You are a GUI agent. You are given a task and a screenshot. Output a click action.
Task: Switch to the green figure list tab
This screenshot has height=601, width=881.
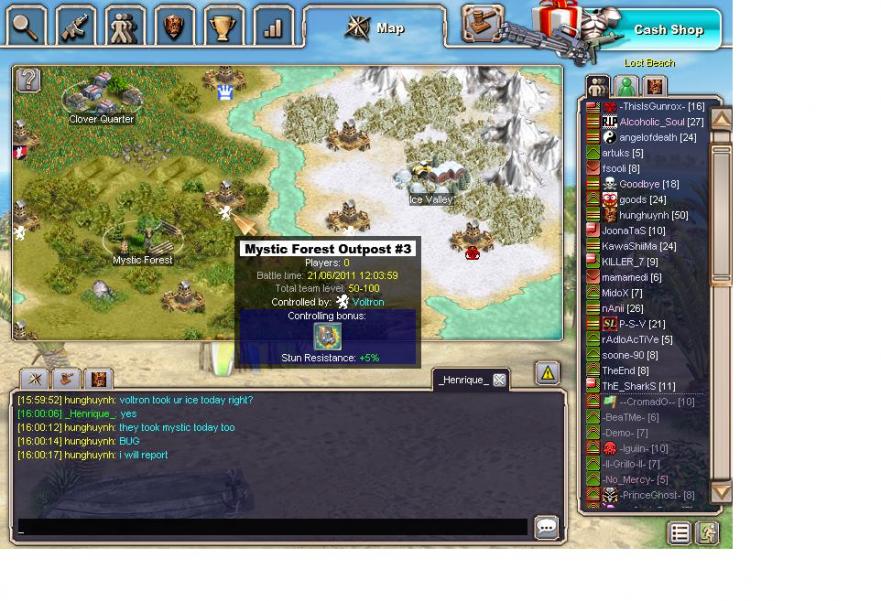(x=626, y=87)
